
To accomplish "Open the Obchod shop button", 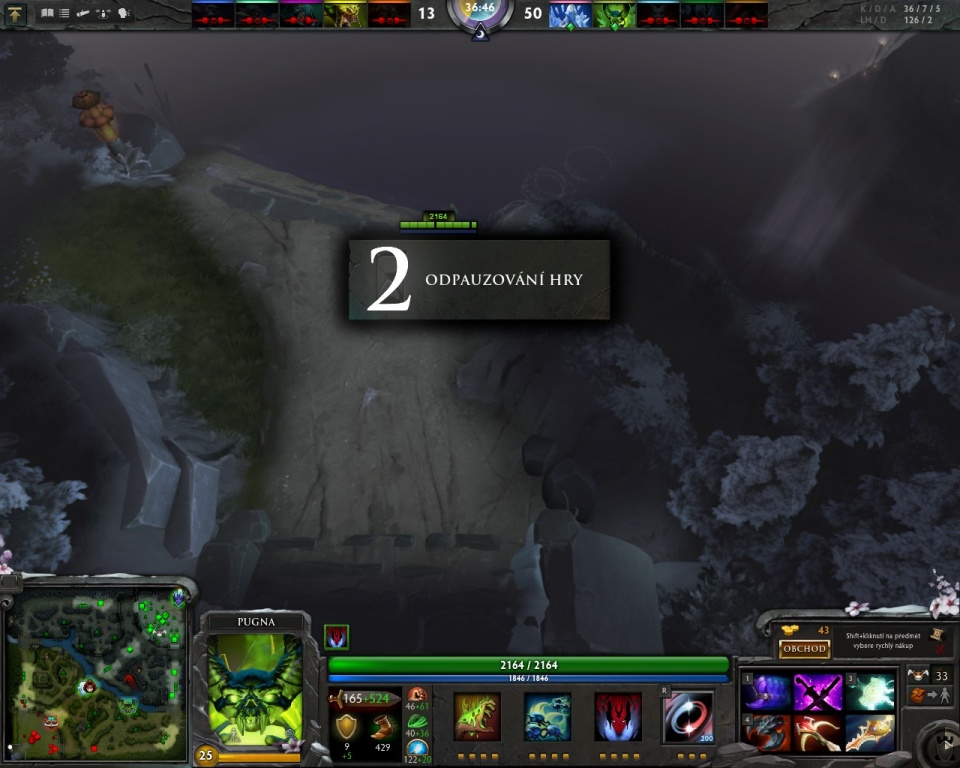I will click(x=805, y=648).
